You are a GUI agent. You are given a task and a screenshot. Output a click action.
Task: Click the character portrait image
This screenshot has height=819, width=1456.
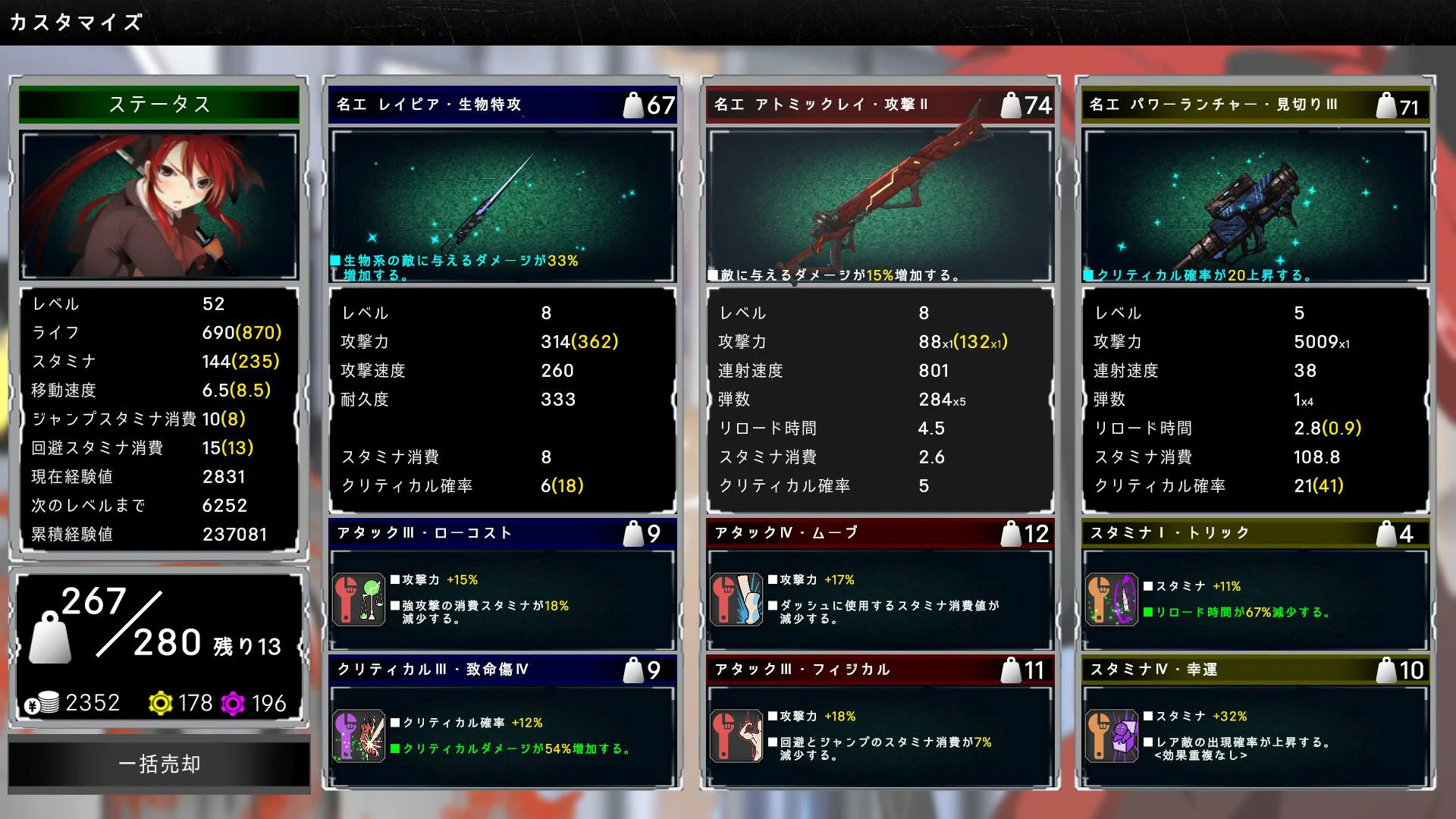coord(160,205)
